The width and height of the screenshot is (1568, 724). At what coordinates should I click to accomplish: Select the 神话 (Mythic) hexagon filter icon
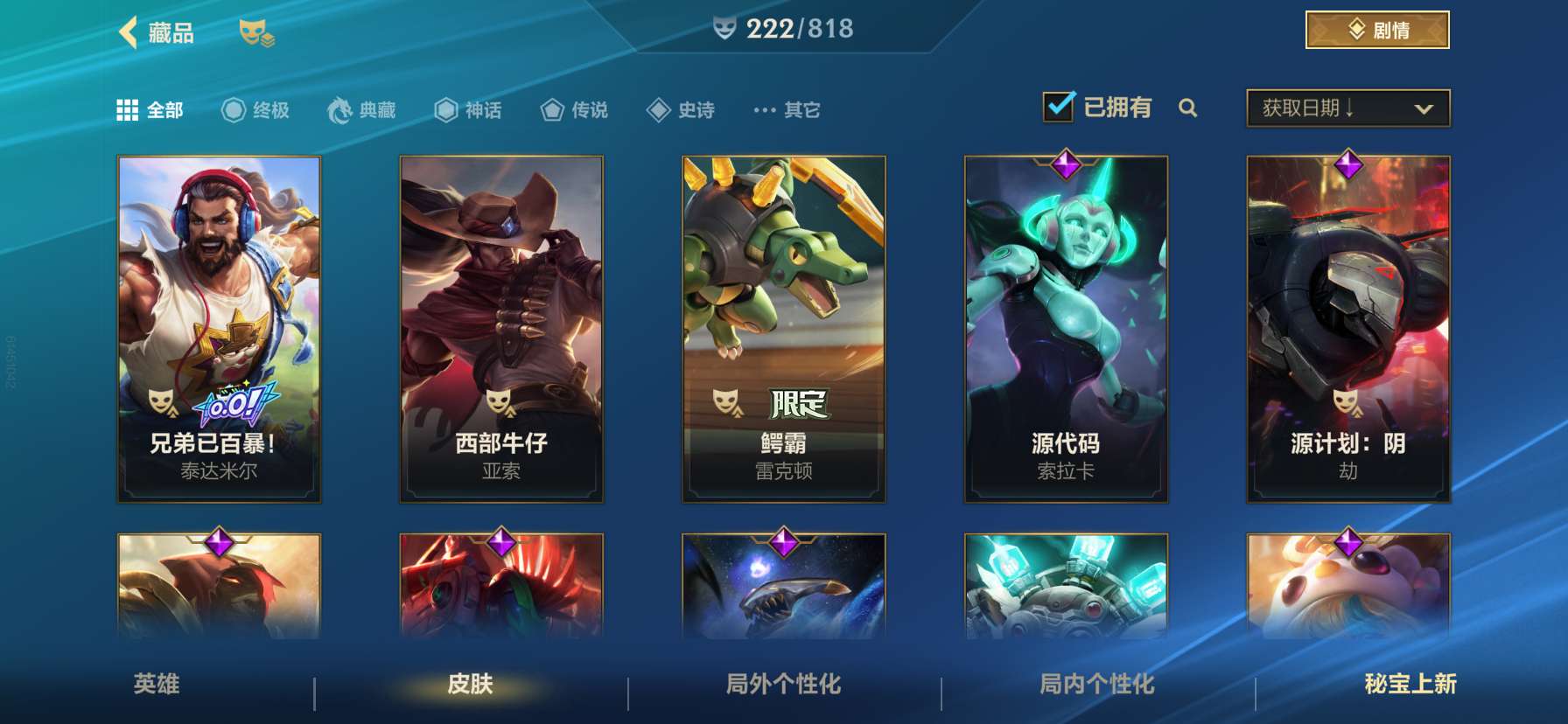[x=447, y=109]
